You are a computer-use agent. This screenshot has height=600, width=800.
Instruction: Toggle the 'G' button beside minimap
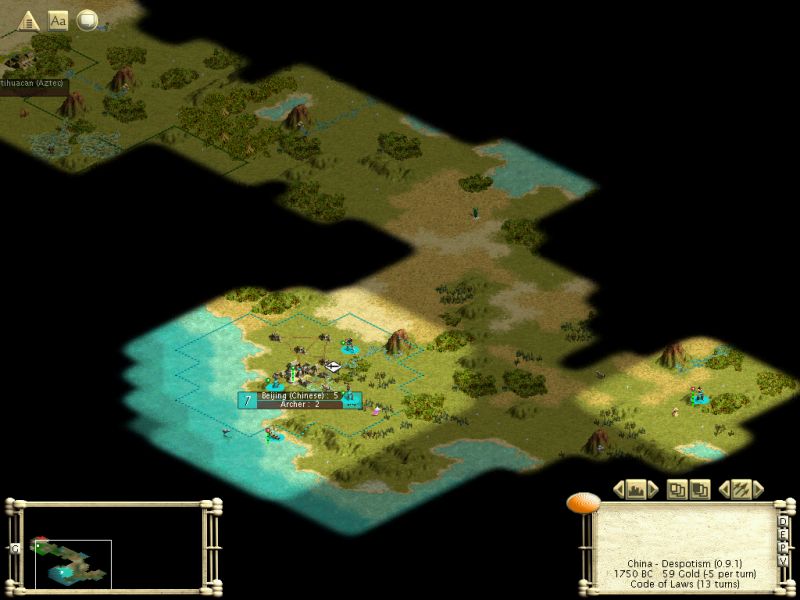point(14,548)
